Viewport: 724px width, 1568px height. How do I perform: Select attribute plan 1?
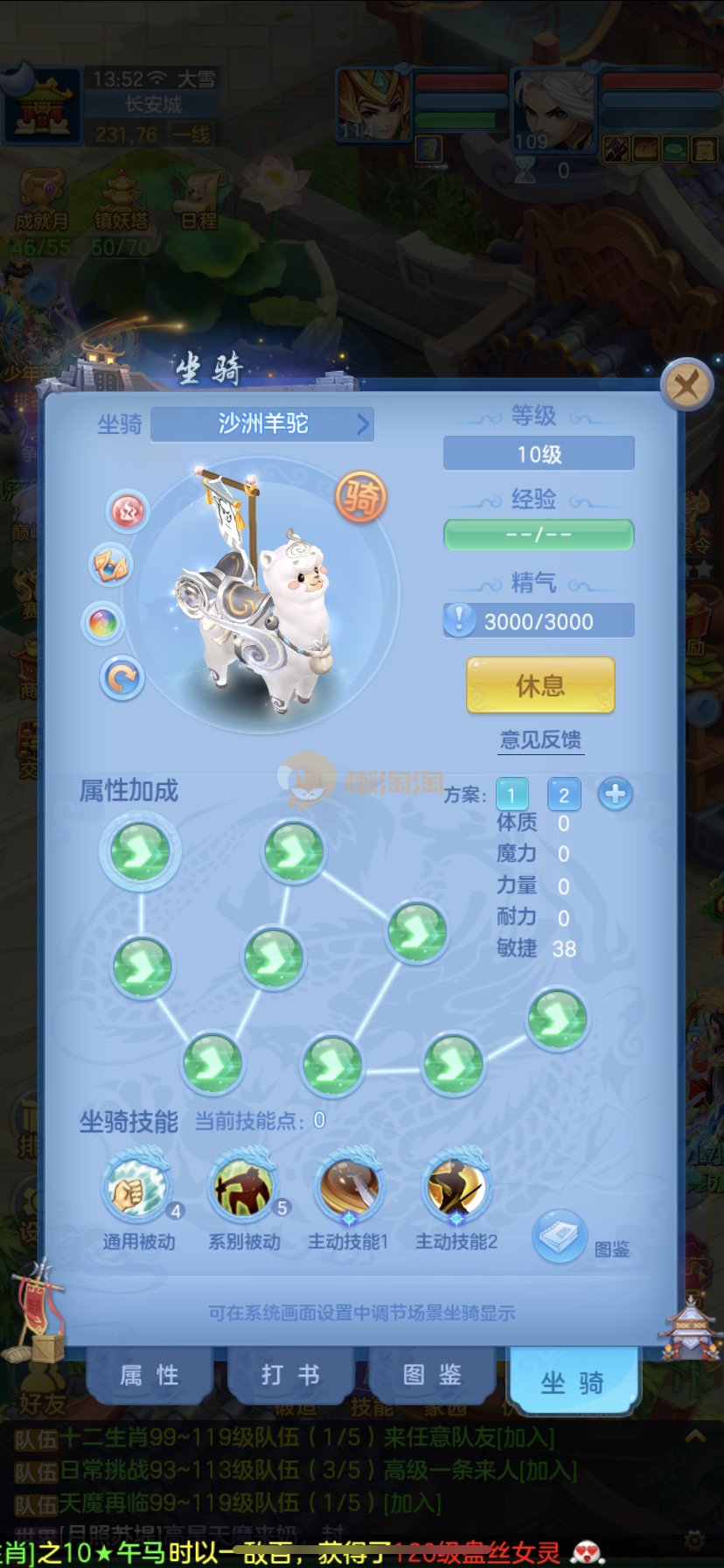(512, 794)
